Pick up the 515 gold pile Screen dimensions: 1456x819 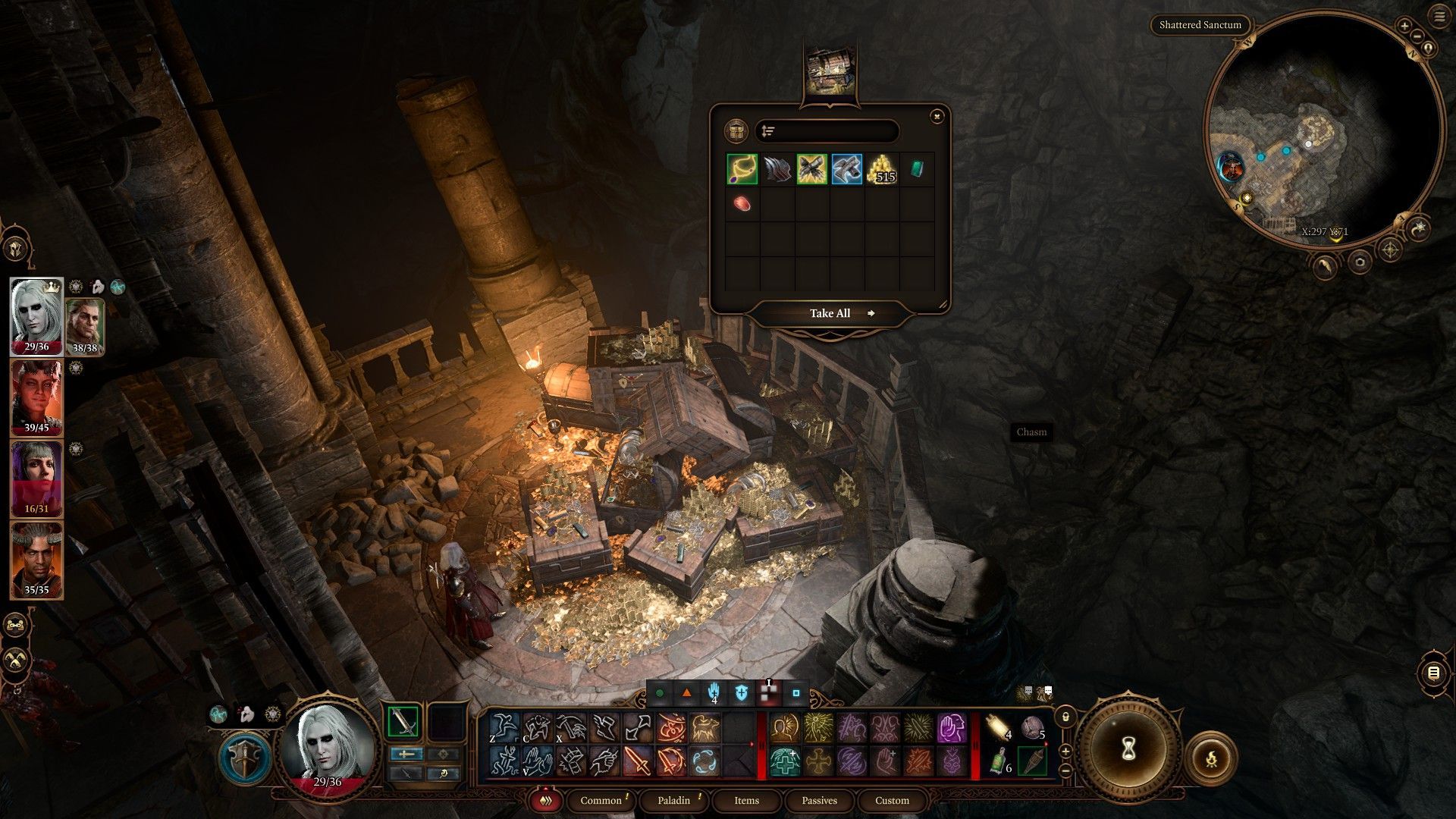point(882,169)
